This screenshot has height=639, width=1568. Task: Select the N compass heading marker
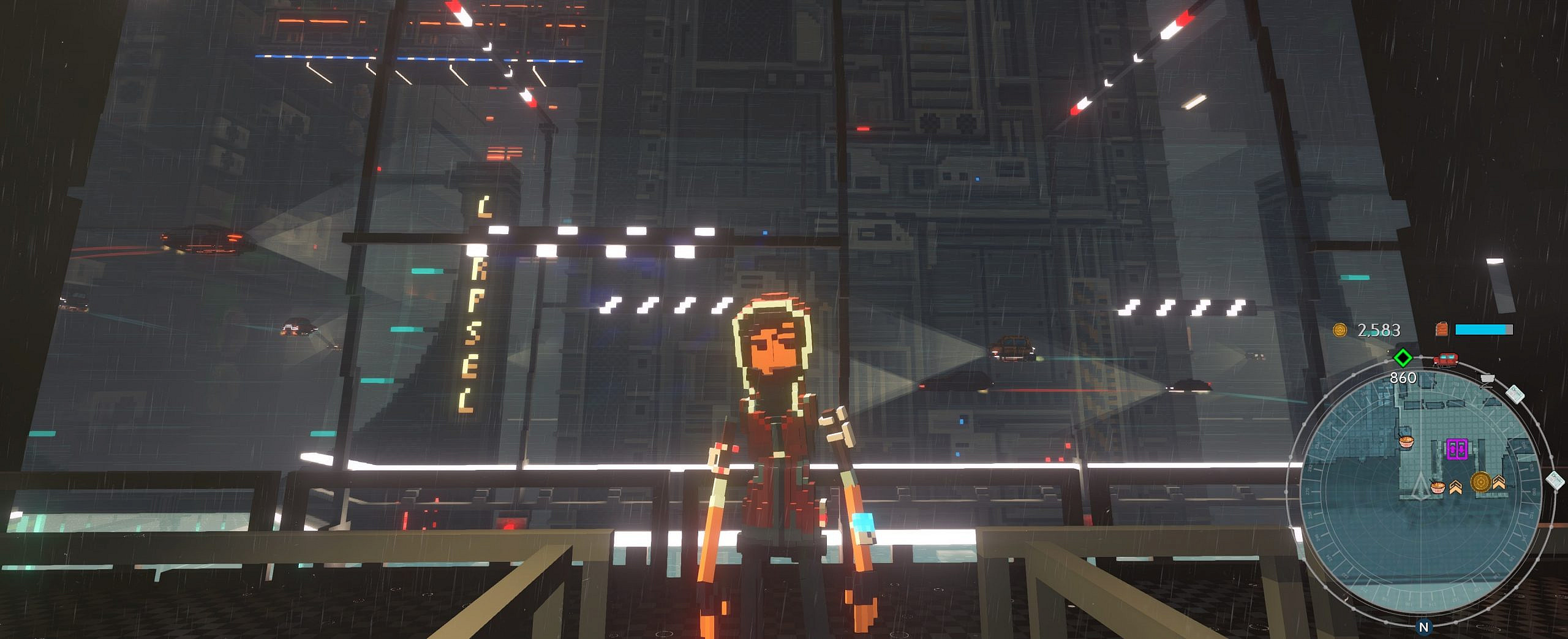tap(1424, 626)
